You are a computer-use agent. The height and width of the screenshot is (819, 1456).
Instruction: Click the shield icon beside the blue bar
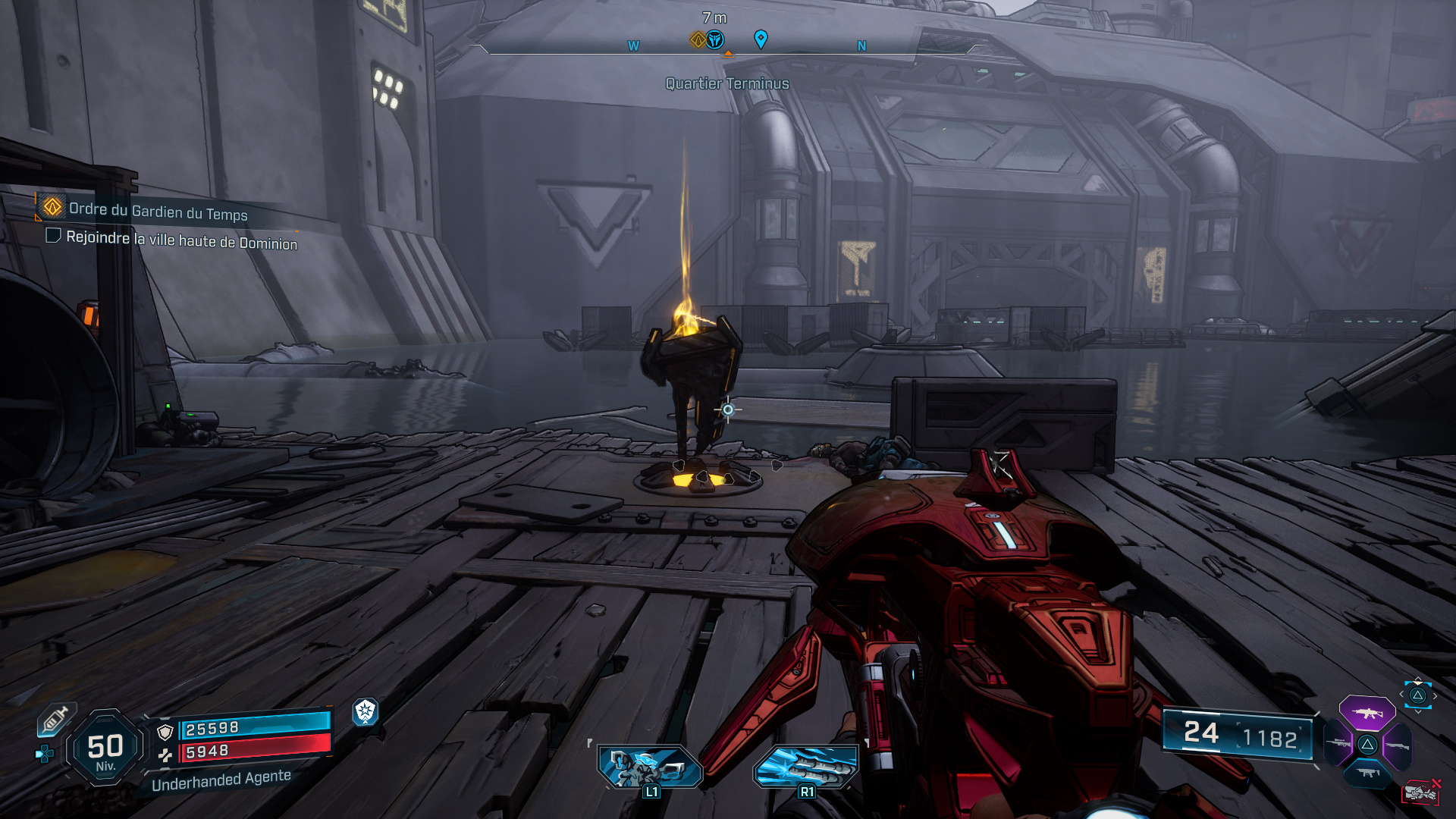pyautogui.click(x=165, y=733)
